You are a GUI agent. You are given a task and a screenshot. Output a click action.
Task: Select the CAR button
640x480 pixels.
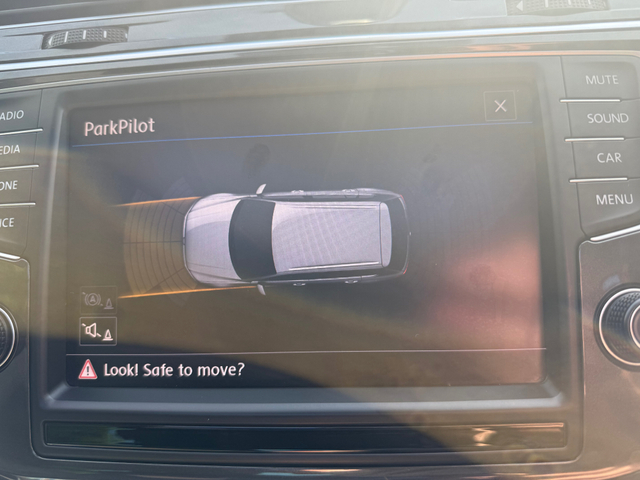(608, 158)
